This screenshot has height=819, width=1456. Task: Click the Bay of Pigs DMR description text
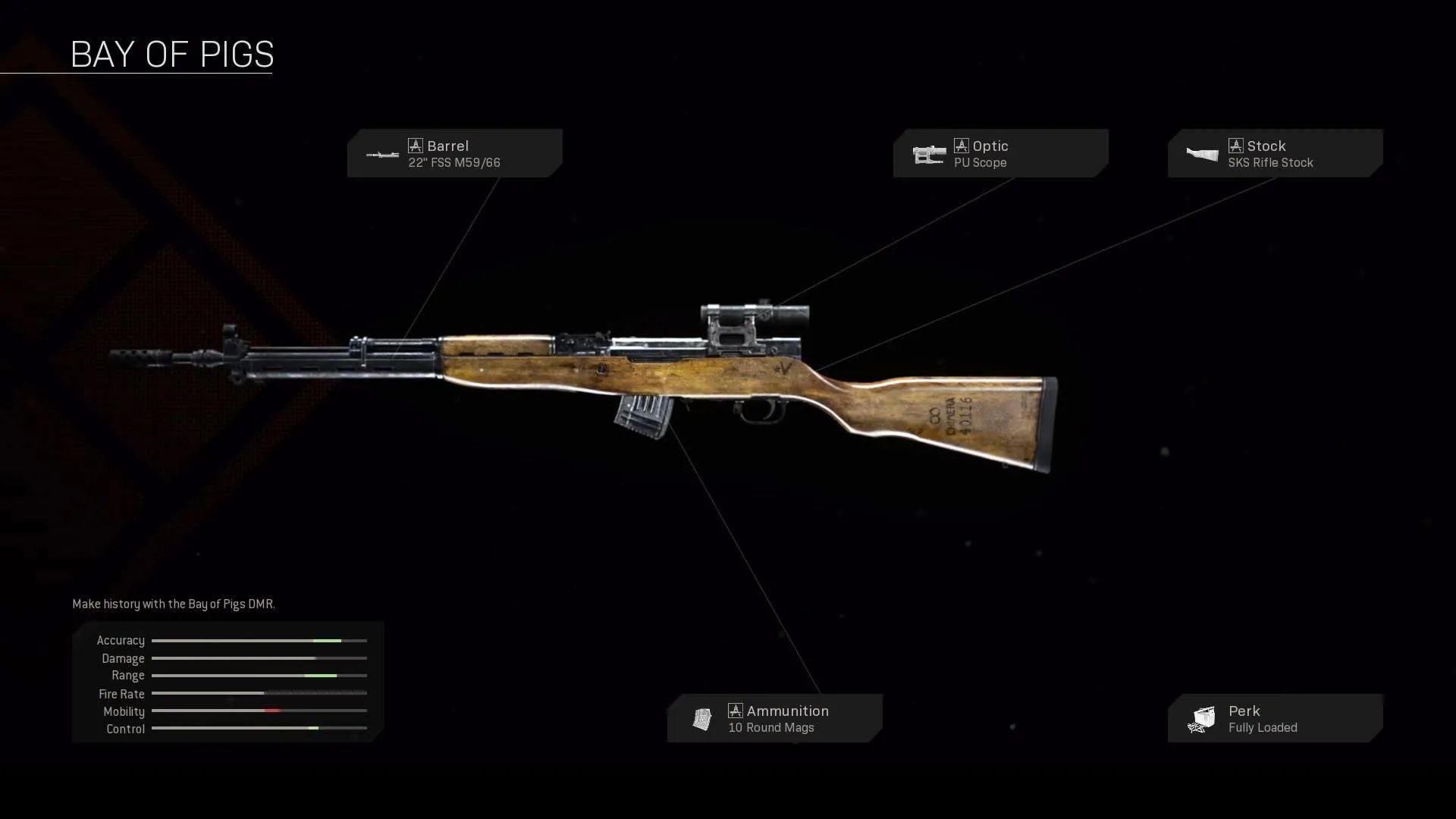tap(173, 604)
